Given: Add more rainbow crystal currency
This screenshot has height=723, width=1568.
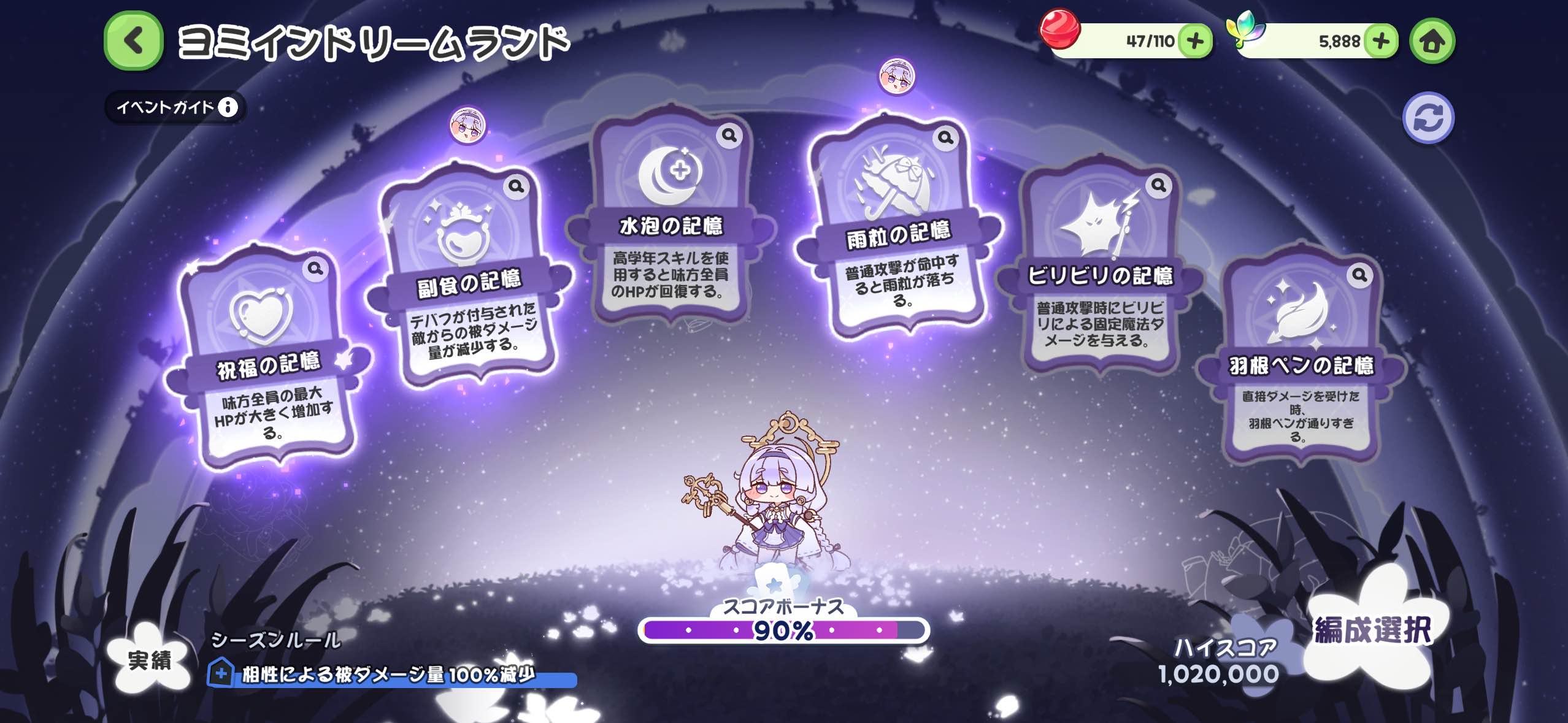Looking at the screenshot, I should click(1380, 41).
